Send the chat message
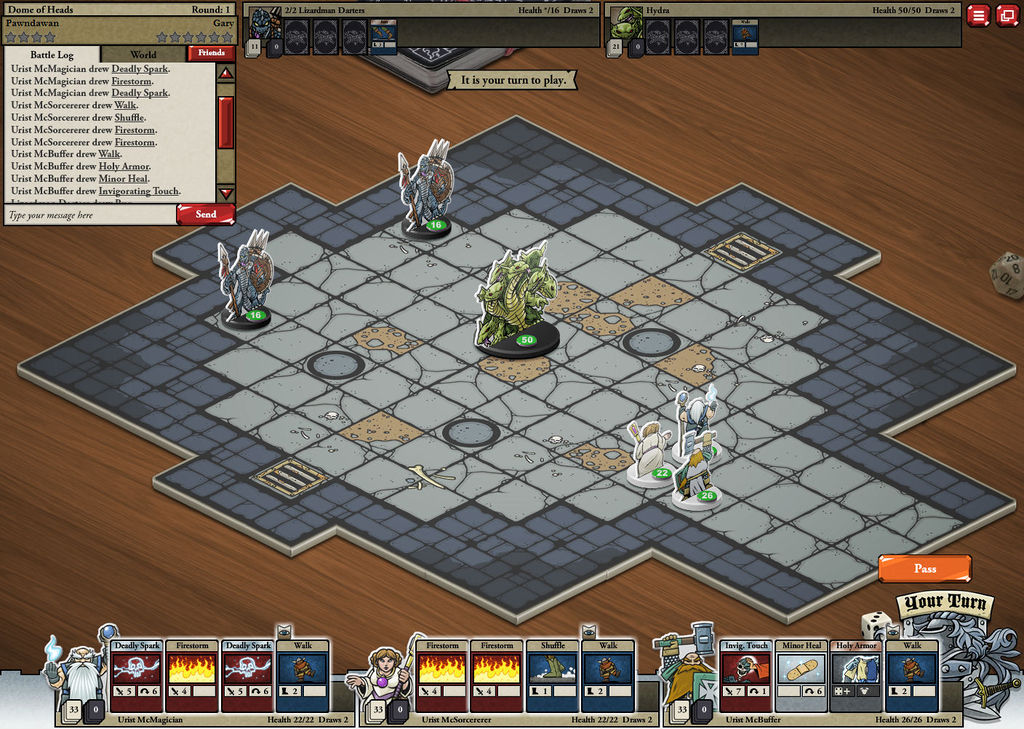1024x729 pixels. [205, 214]
